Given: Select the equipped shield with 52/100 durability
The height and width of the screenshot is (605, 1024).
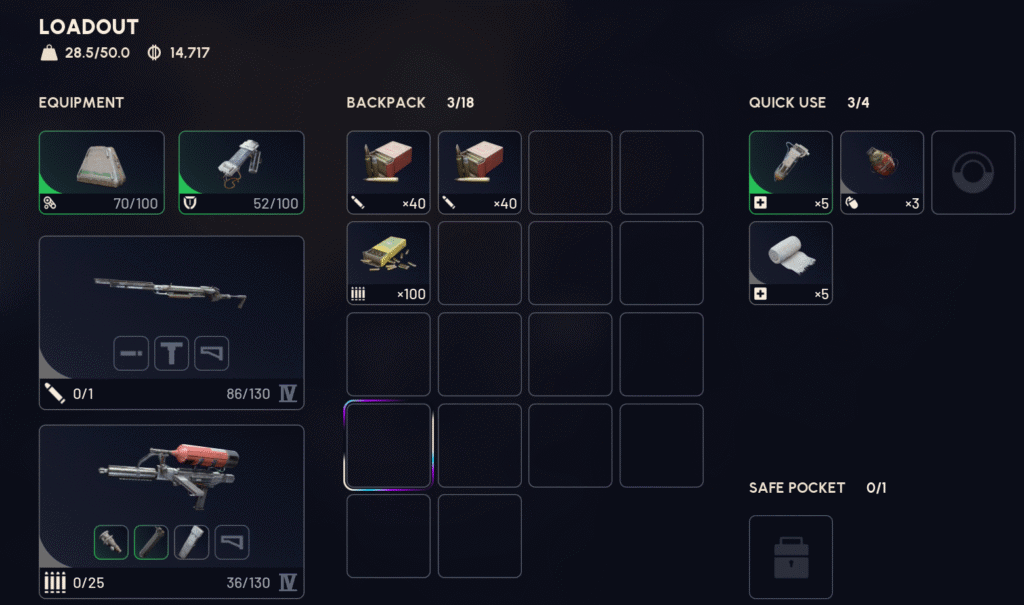Looking at the screenshot, I should (x=241, y=172).
